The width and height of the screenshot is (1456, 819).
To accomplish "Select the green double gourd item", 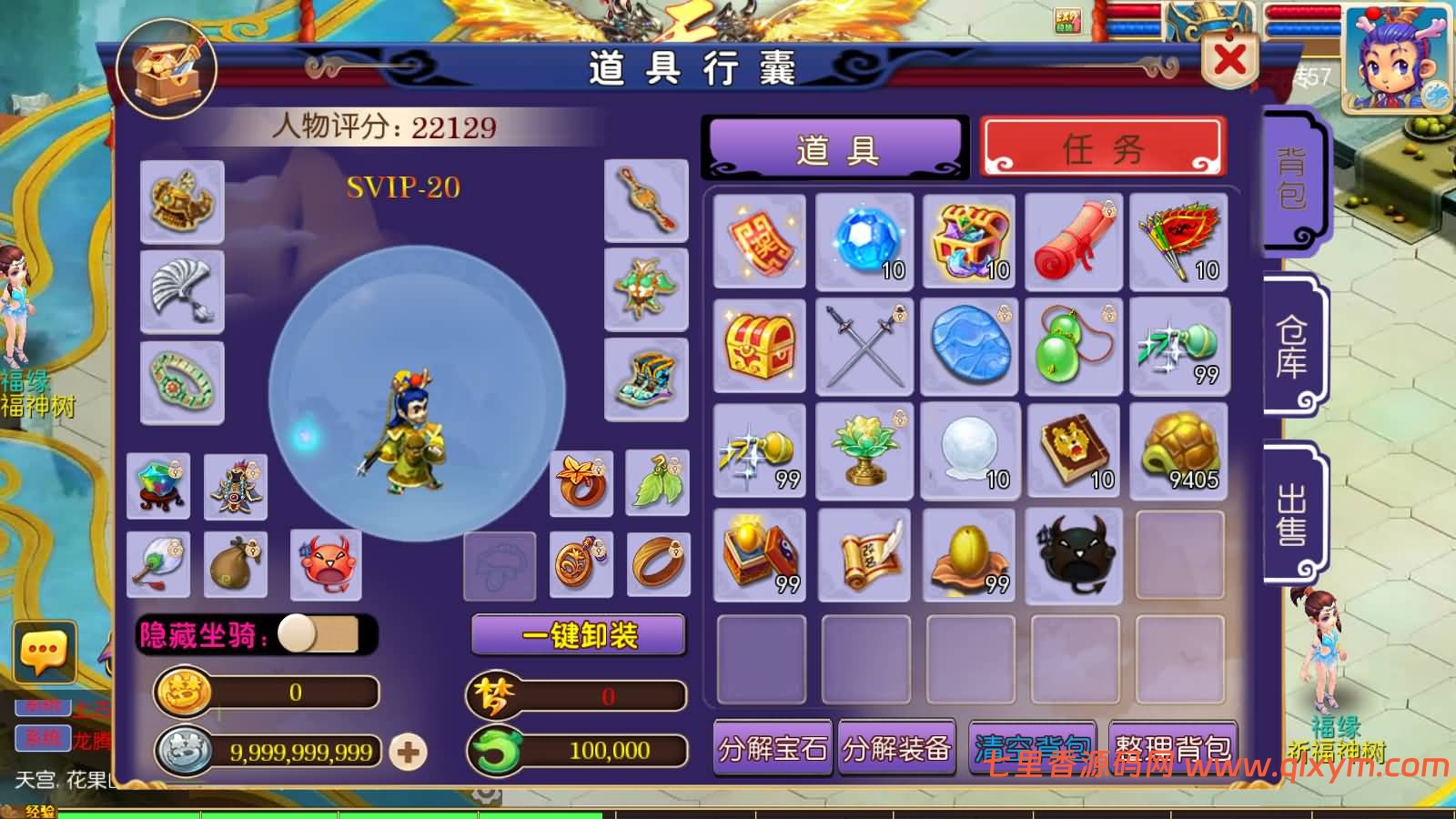I will 1075,346.
